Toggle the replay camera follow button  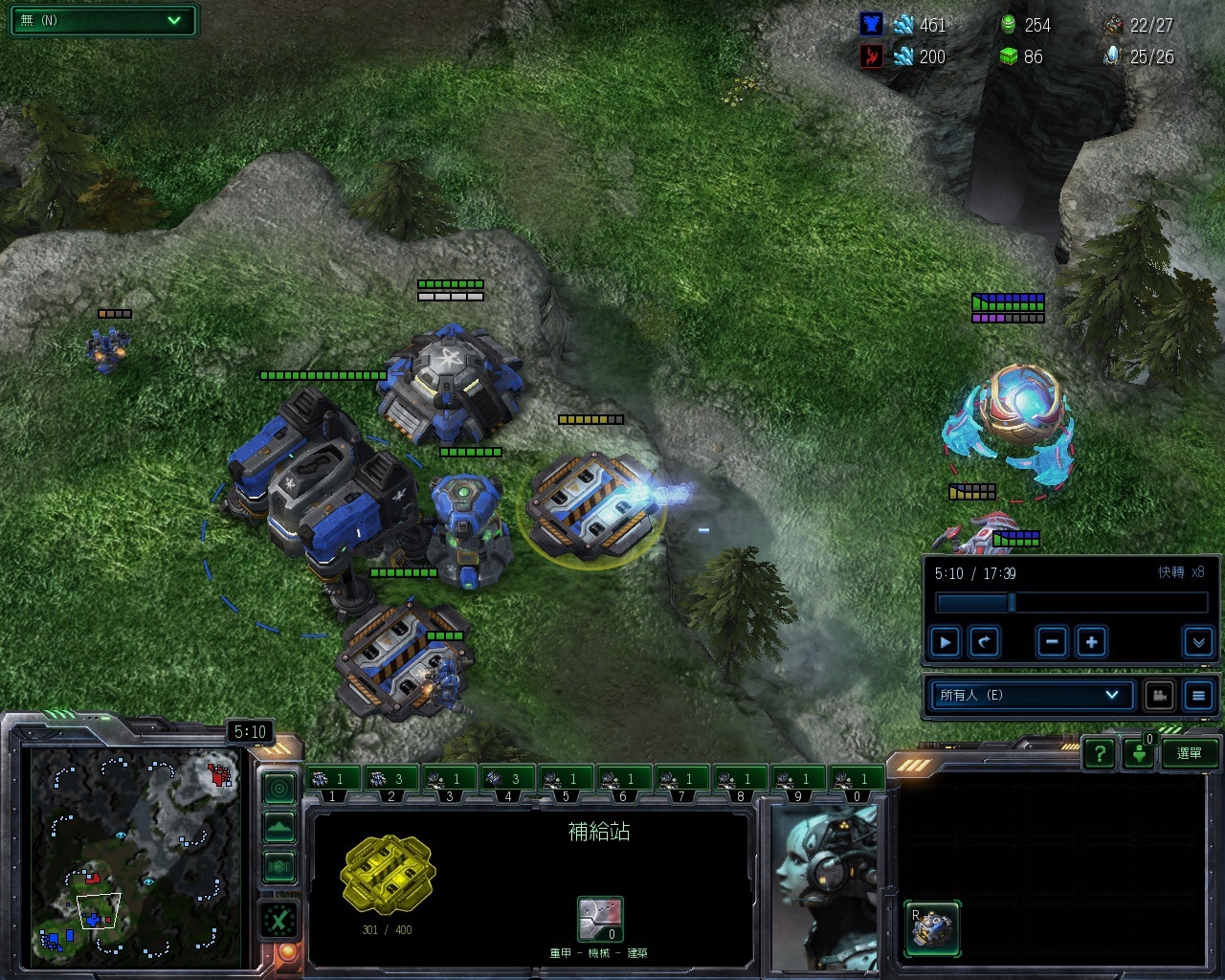[x=1160, y=696]
